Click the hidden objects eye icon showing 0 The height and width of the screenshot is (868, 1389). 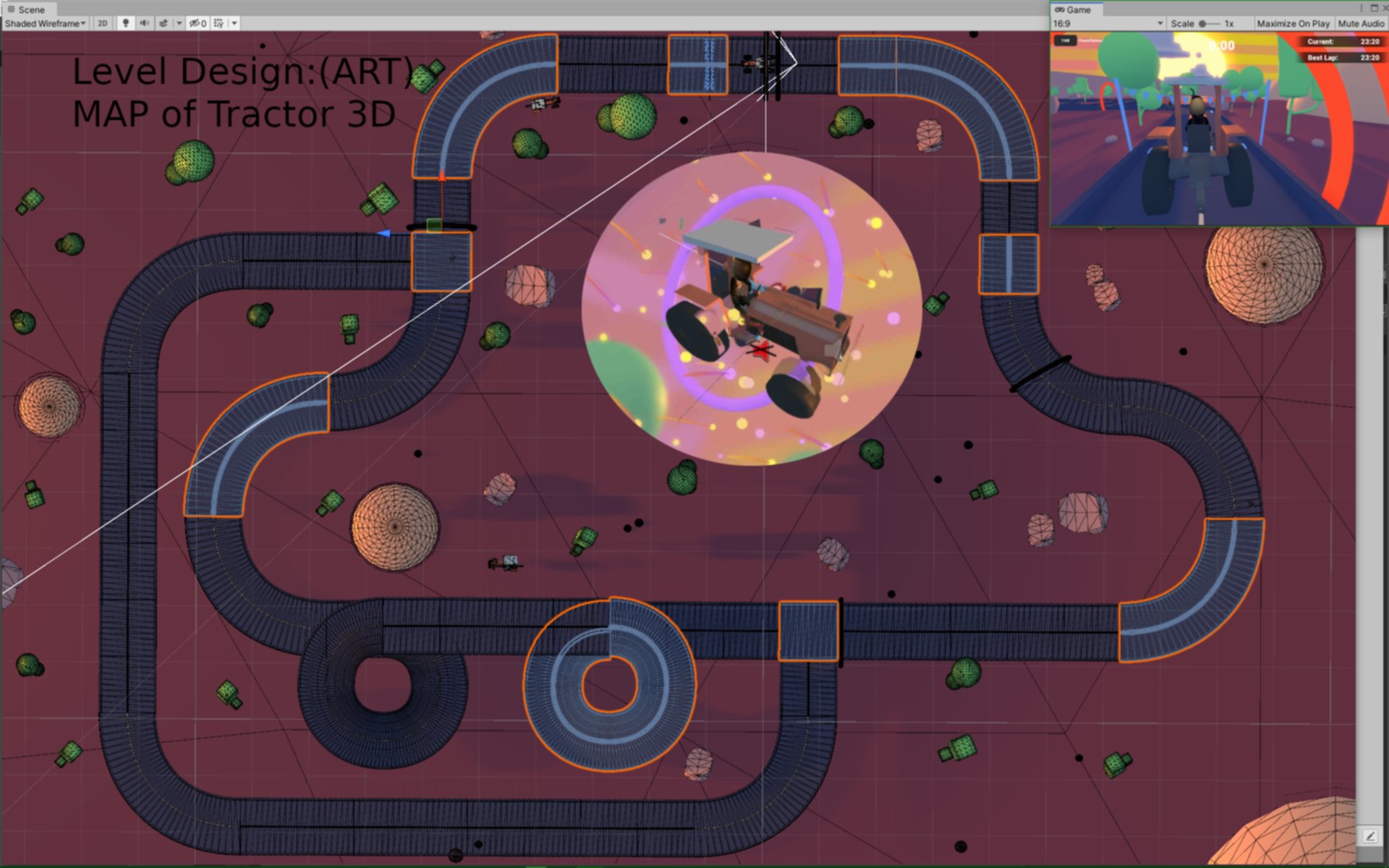click(x=196, y=23)
